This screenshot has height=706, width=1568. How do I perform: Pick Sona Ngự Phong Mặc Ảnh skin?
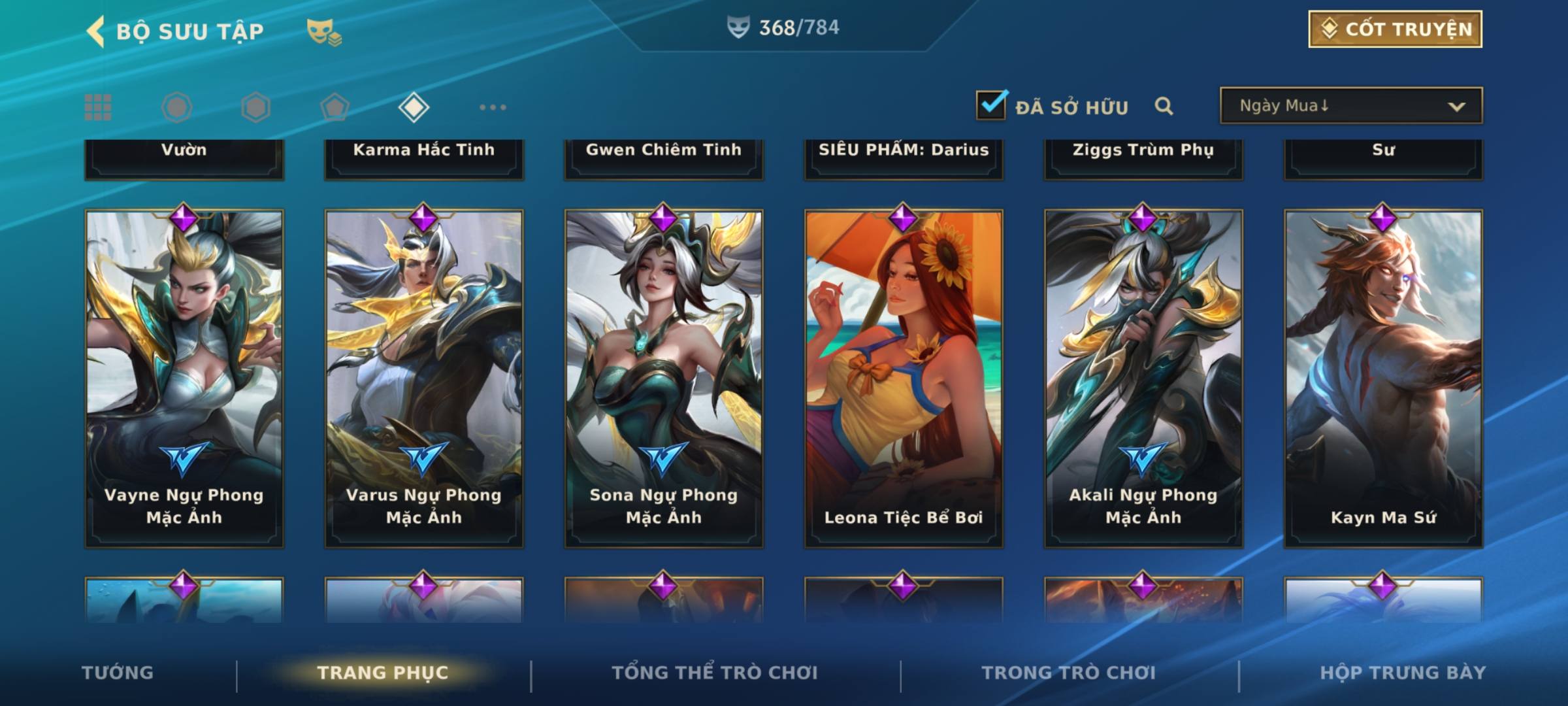pos(664,378)
